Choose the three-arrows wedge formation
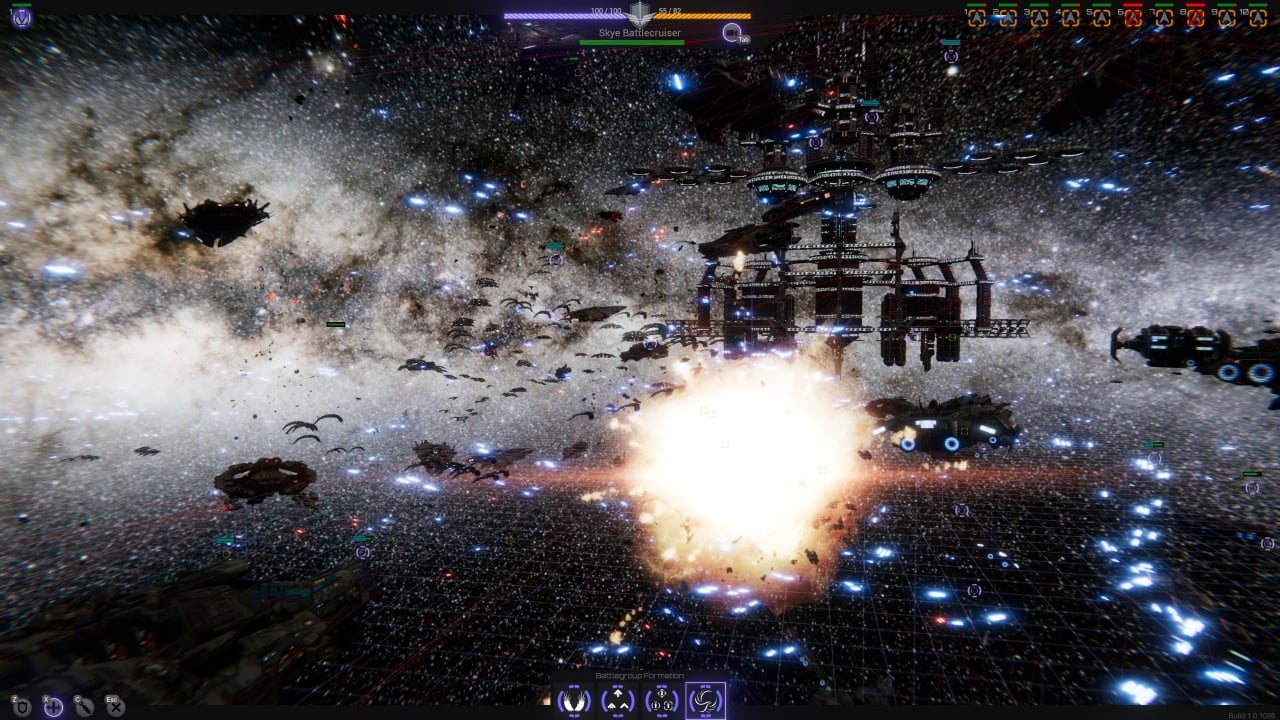1280x720 pixels. pos(618,700)
